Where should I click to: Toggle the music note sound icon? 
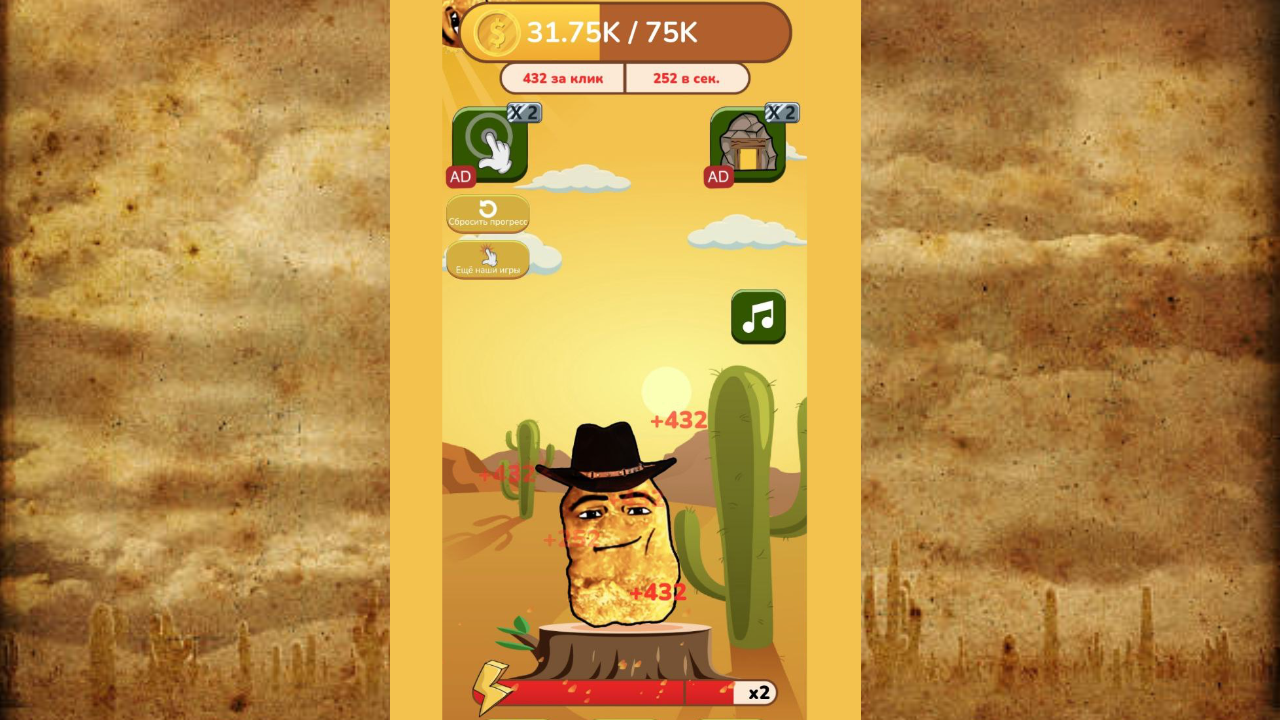click(x=757, y=317)
